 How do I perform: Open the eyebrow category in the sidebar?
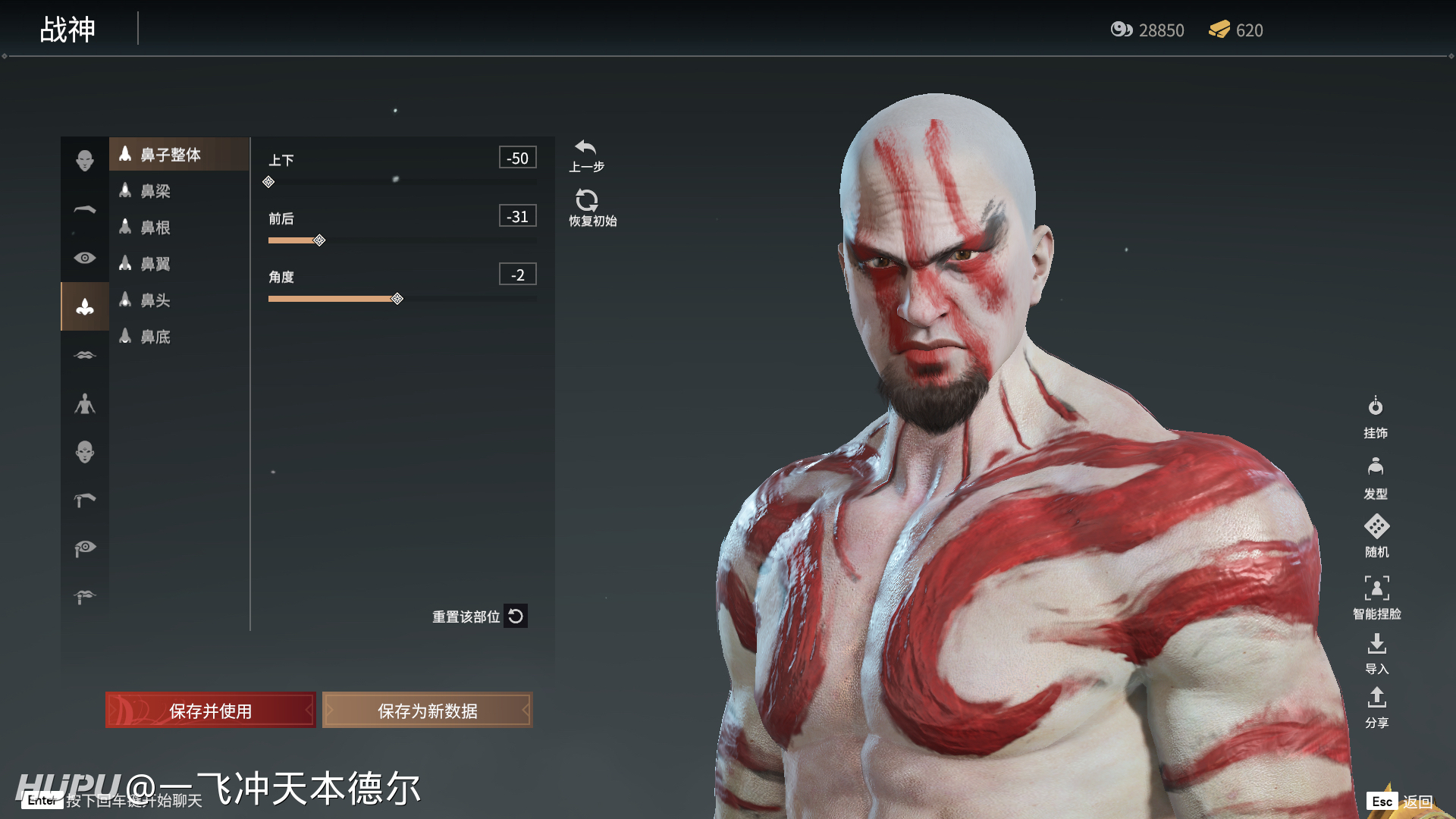tap(84, 209)
